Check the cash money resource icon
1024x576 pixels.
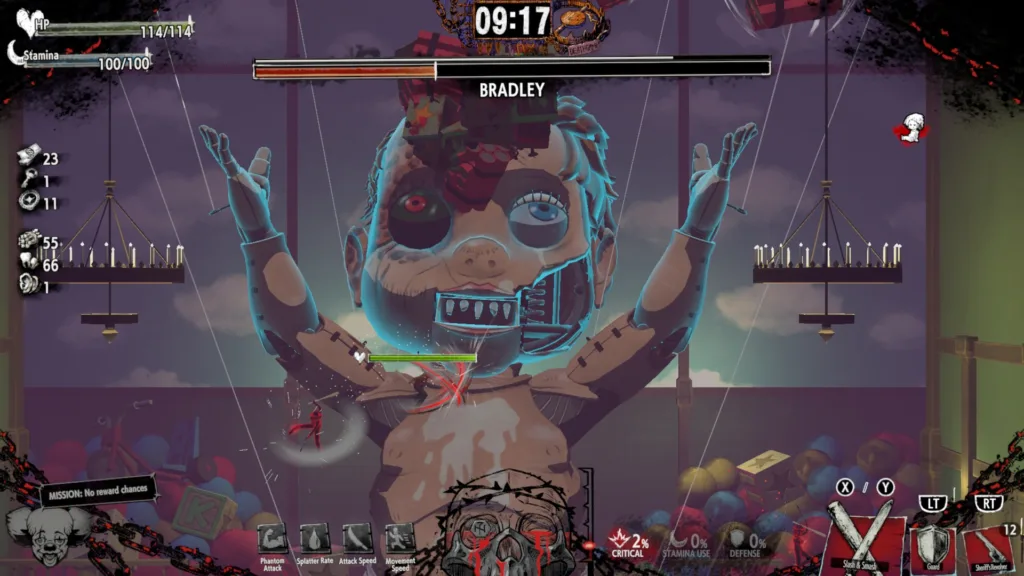[28, 155]
